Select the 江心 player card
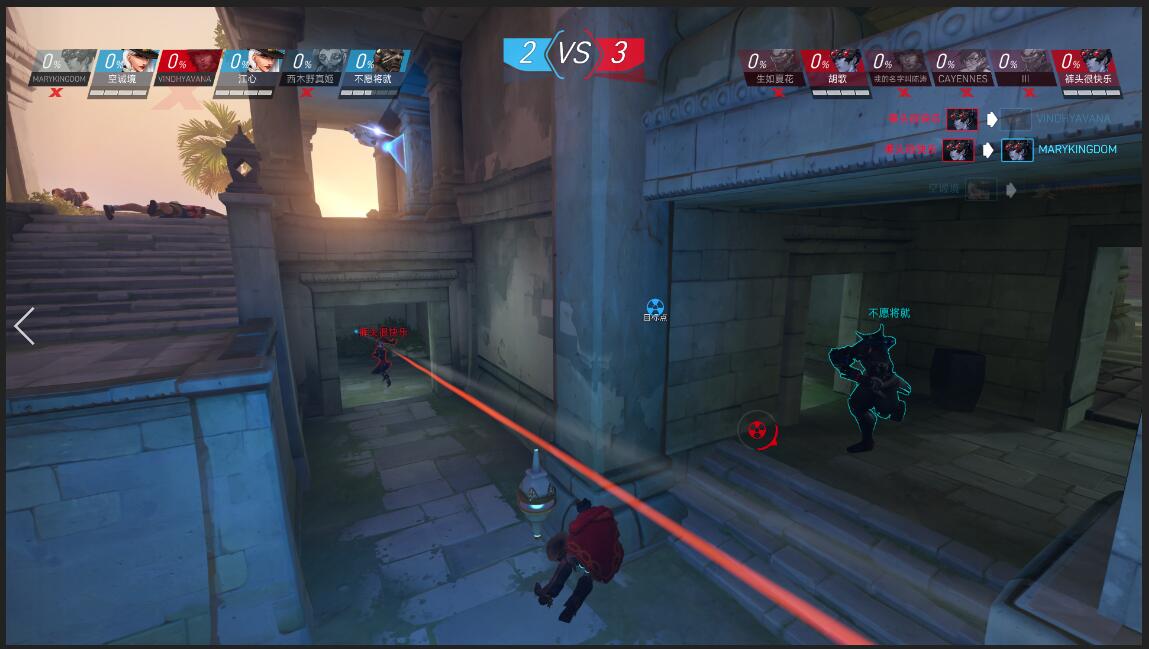Image resolution: width=1149 pixels, height=649 pixels. (x=248, y=68)
